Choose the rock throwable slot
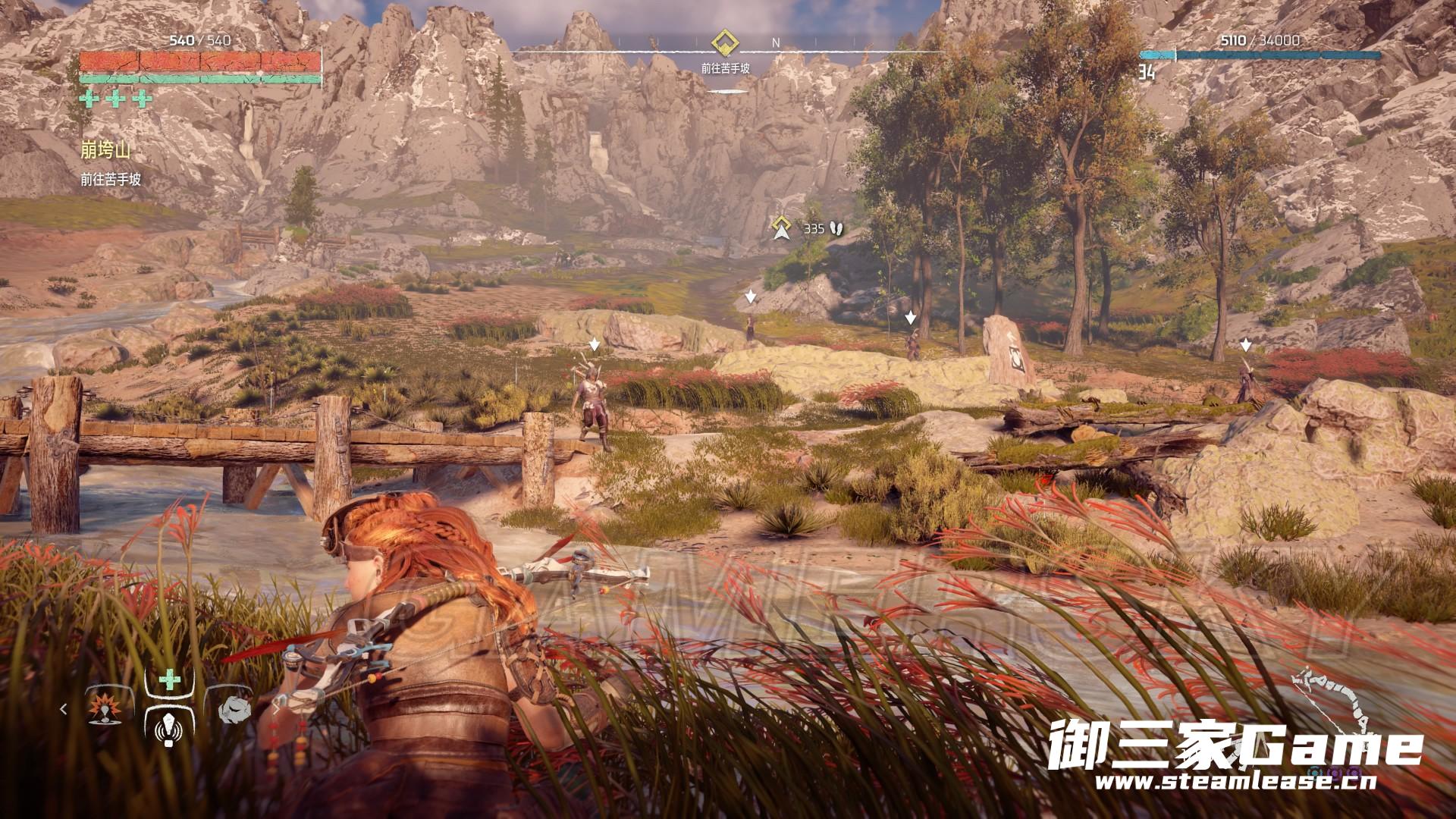1456x819 pixels. click(x=234, y=710)
